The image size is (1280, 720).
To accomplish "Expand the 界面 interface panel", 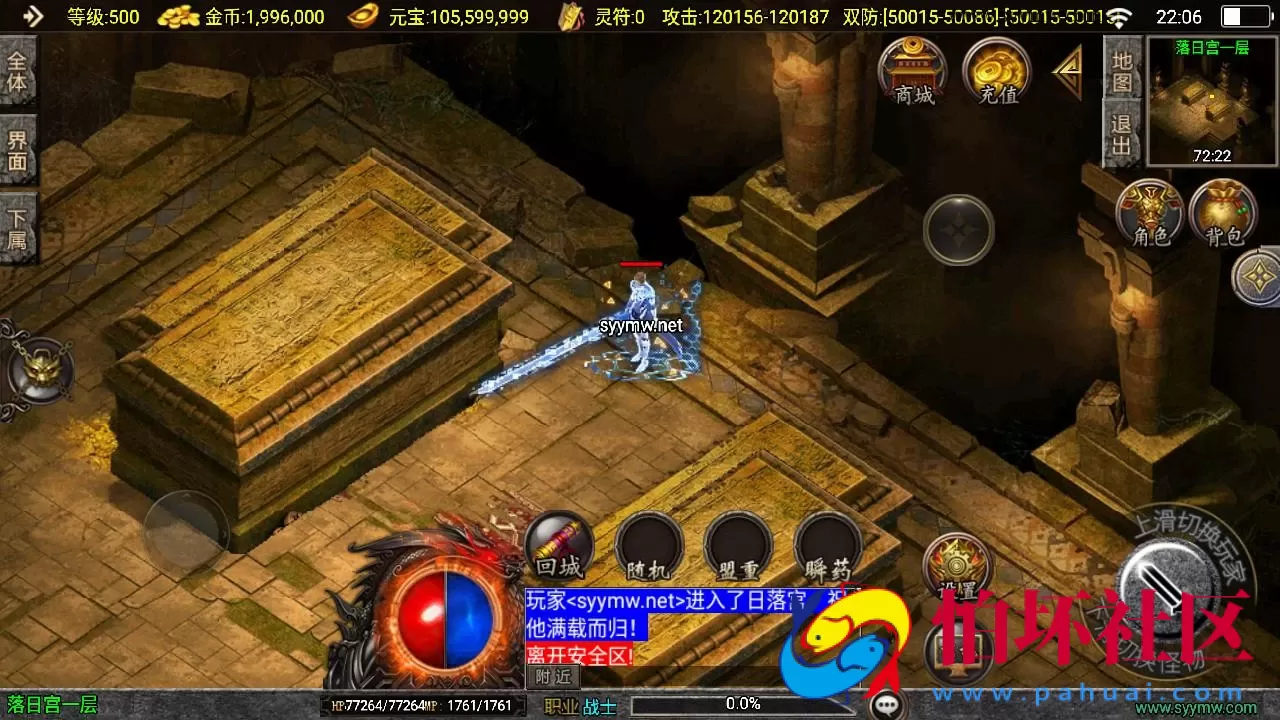I will click(x=18, y=148).
